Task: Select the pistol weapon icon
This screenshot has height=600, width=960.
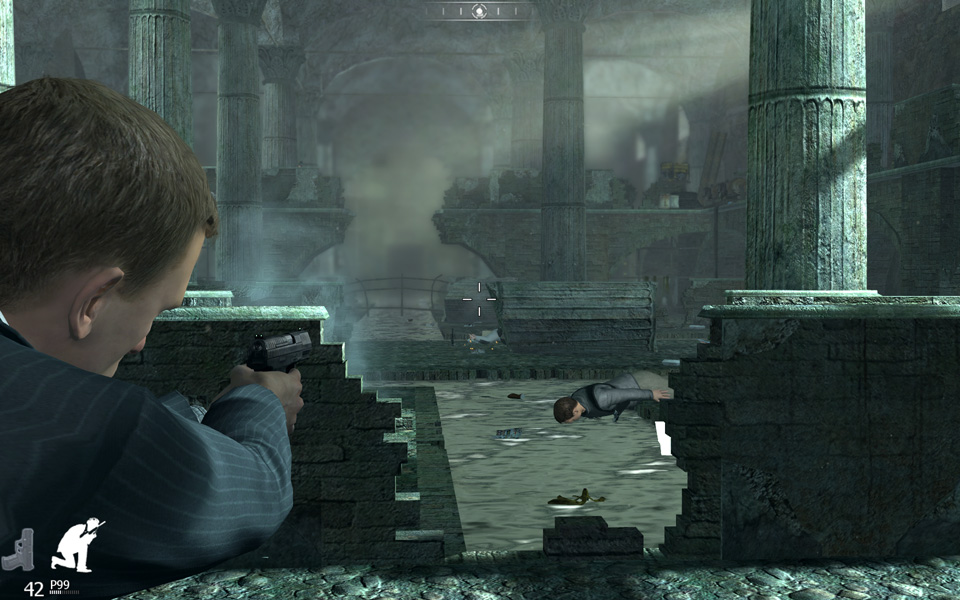Action: [x=18, y=550]
